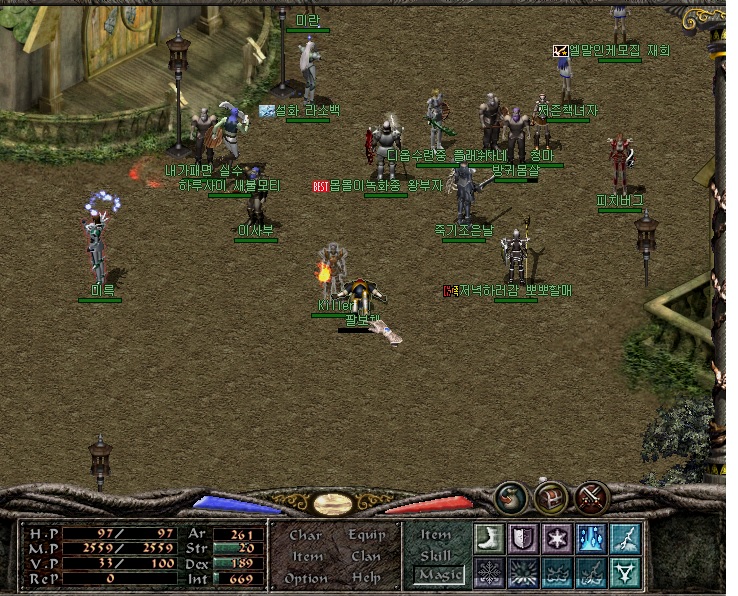The image size is (738, 596).
Task: Open the Clan menu
Action: coord(366,556)
